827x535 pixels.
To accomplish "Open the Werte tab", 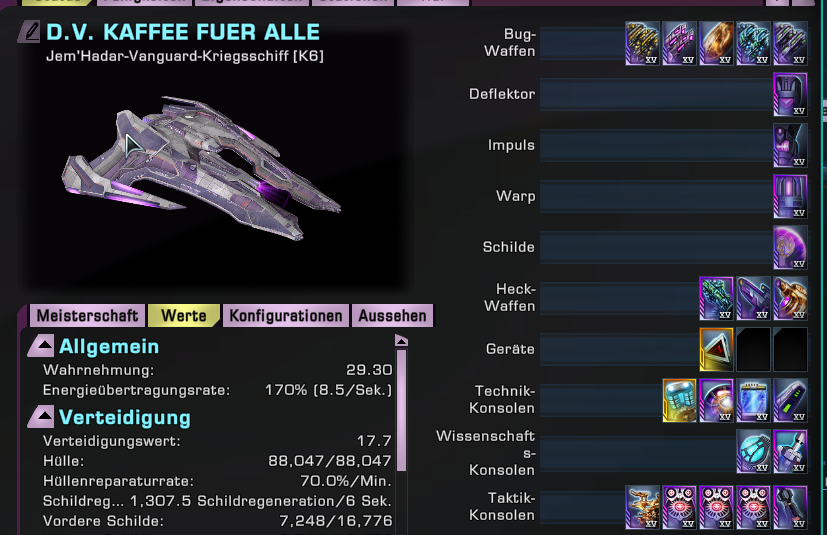I will pos(184,316).
